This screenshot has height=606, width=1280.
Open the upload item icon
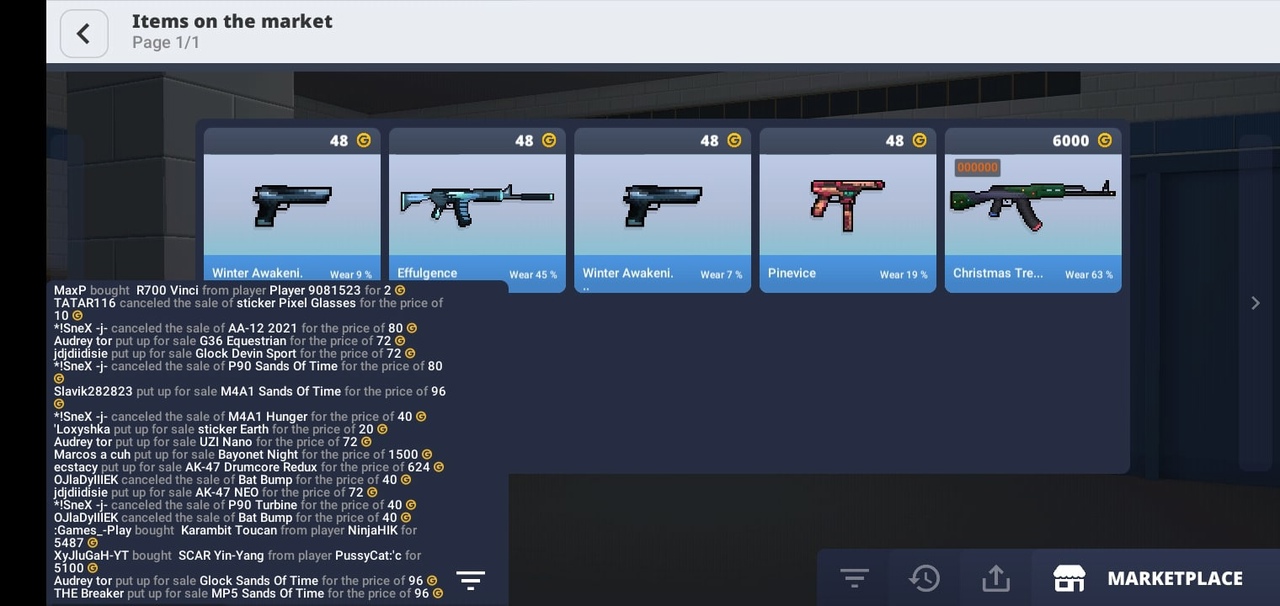coord(996,578)
